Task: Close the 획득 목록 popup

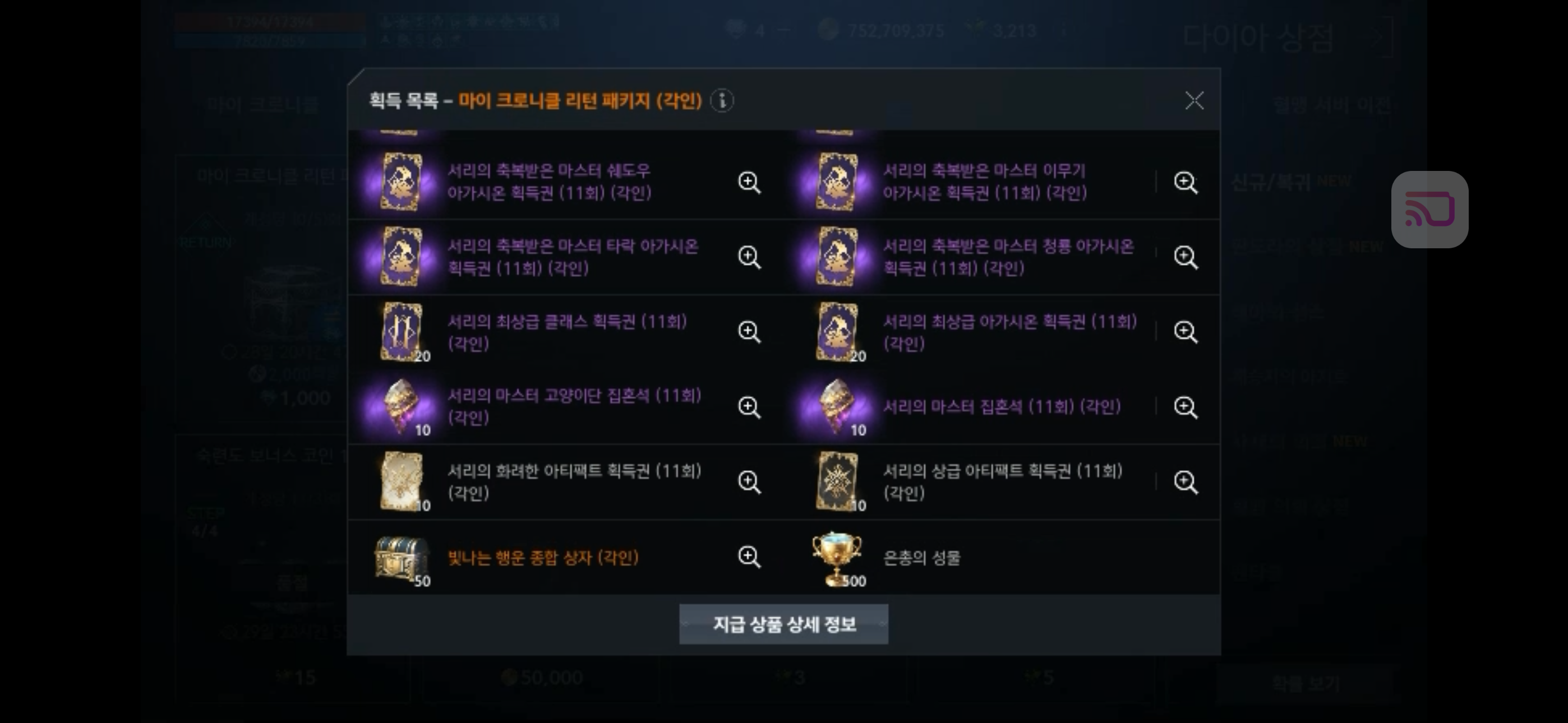Action: coord(1195,101)
